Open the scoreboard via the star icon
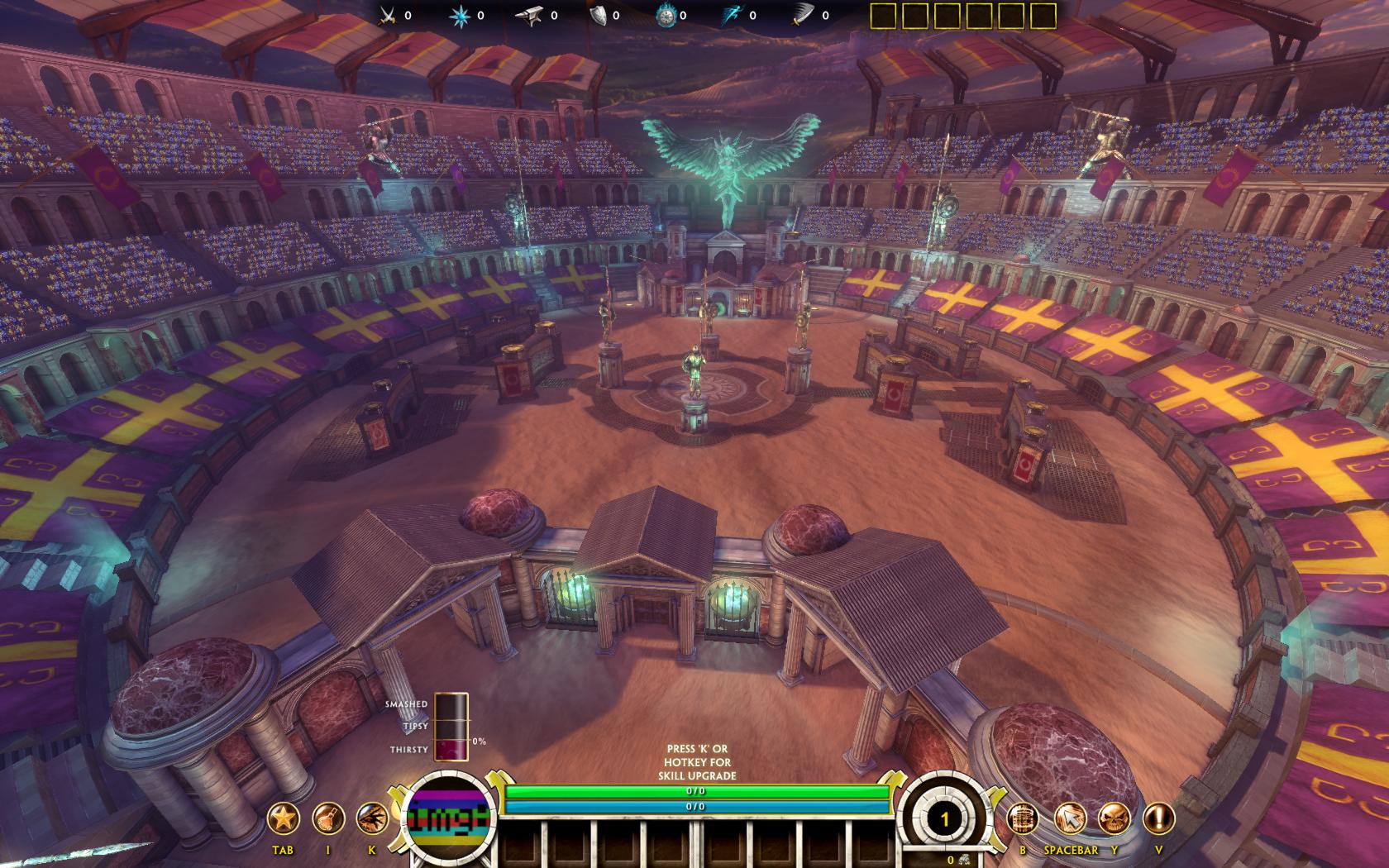The width and height of the screenshot is (1389, 868). (x=283, y=819)
